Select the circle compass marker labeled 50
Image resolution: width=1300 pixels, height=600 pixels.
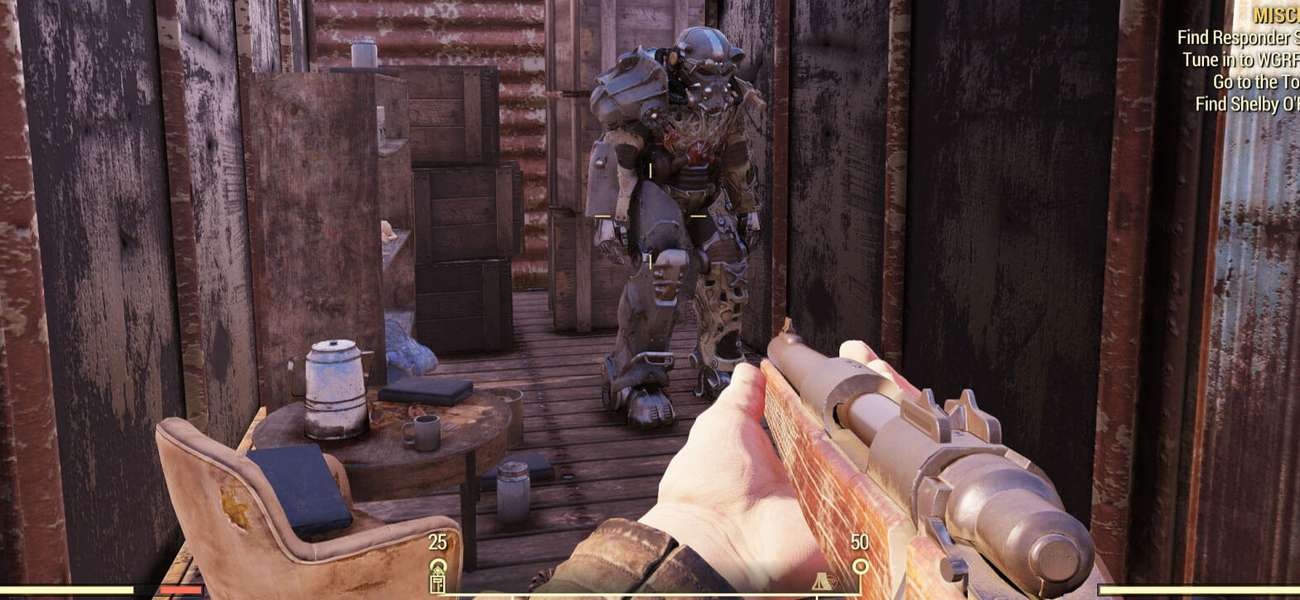pyautogui.click(x=860, y=567)
